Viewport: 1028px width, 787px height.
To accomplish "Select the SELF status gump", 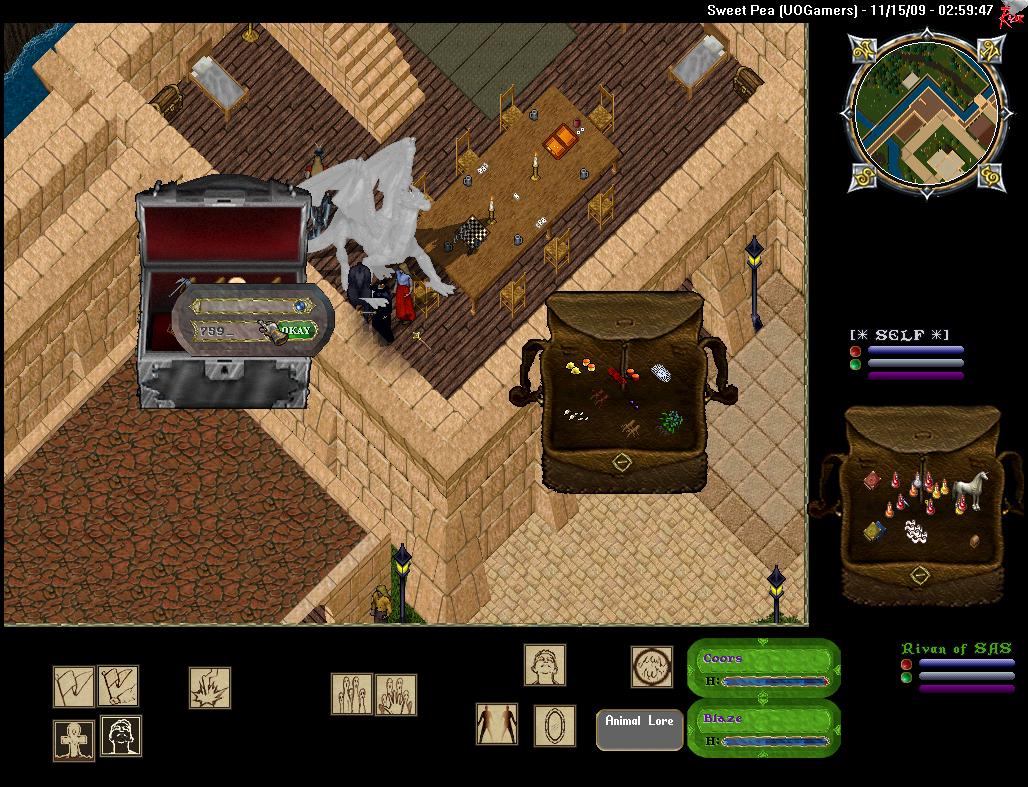I will tap(907, 355).
